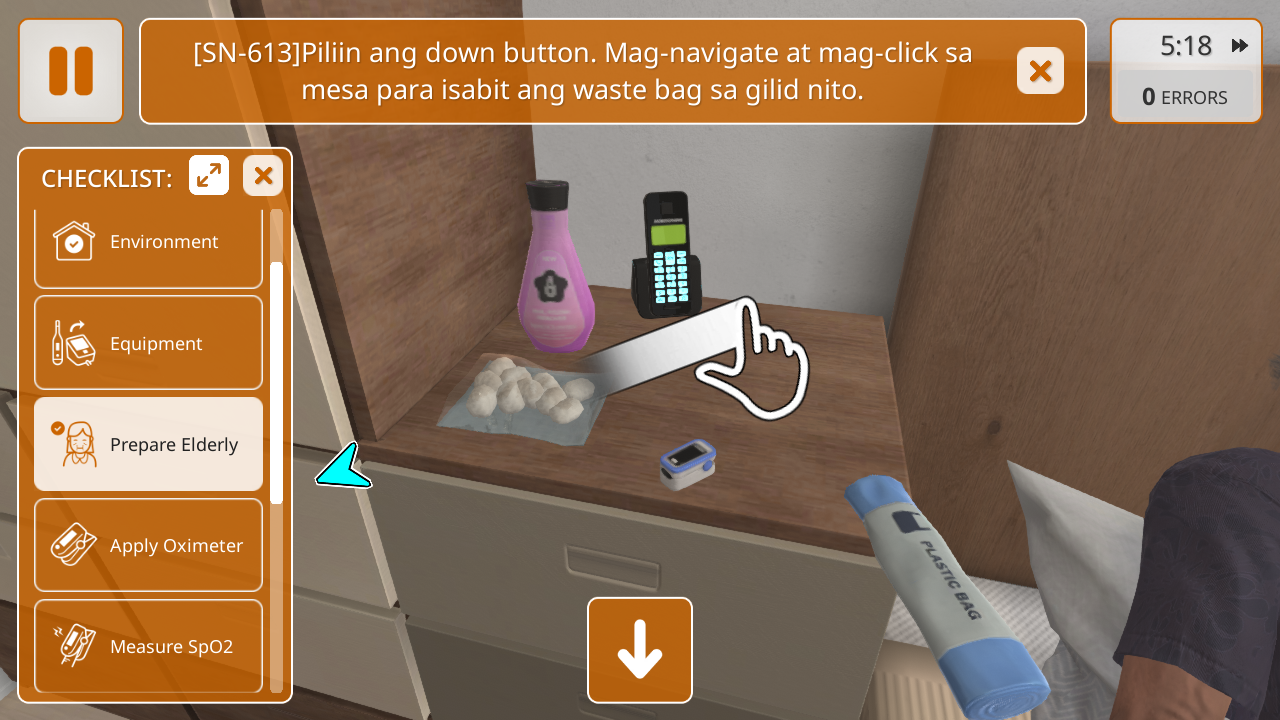
Task: Open the Measure SpO2 step
Action: (149, 645)
